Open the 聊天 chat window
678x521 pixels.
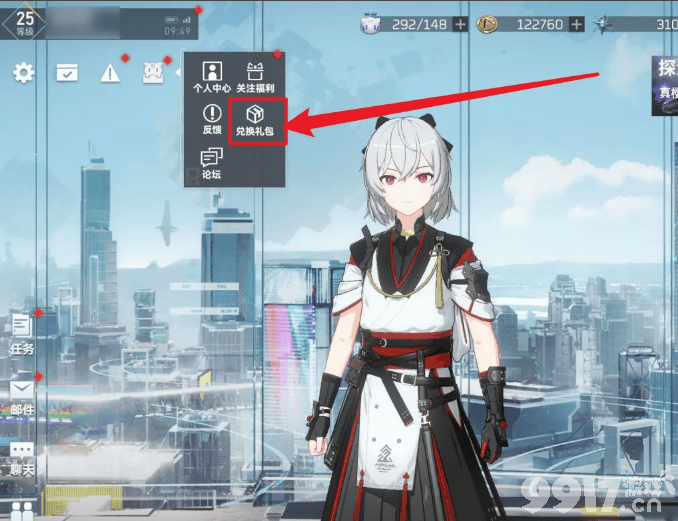pyautogui.click(x=22, y=456)
